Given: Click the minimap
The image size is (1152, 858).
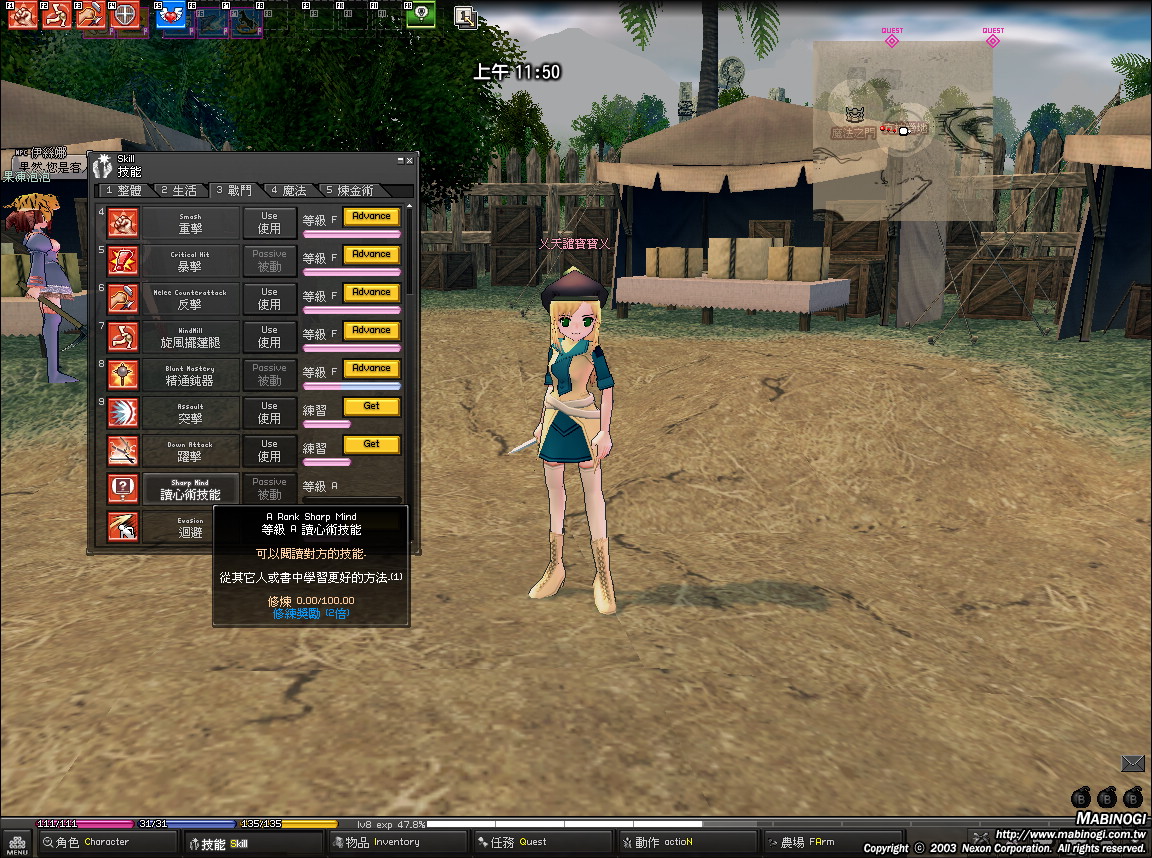Looking at the screenshot, I should (x=903, y=130).
